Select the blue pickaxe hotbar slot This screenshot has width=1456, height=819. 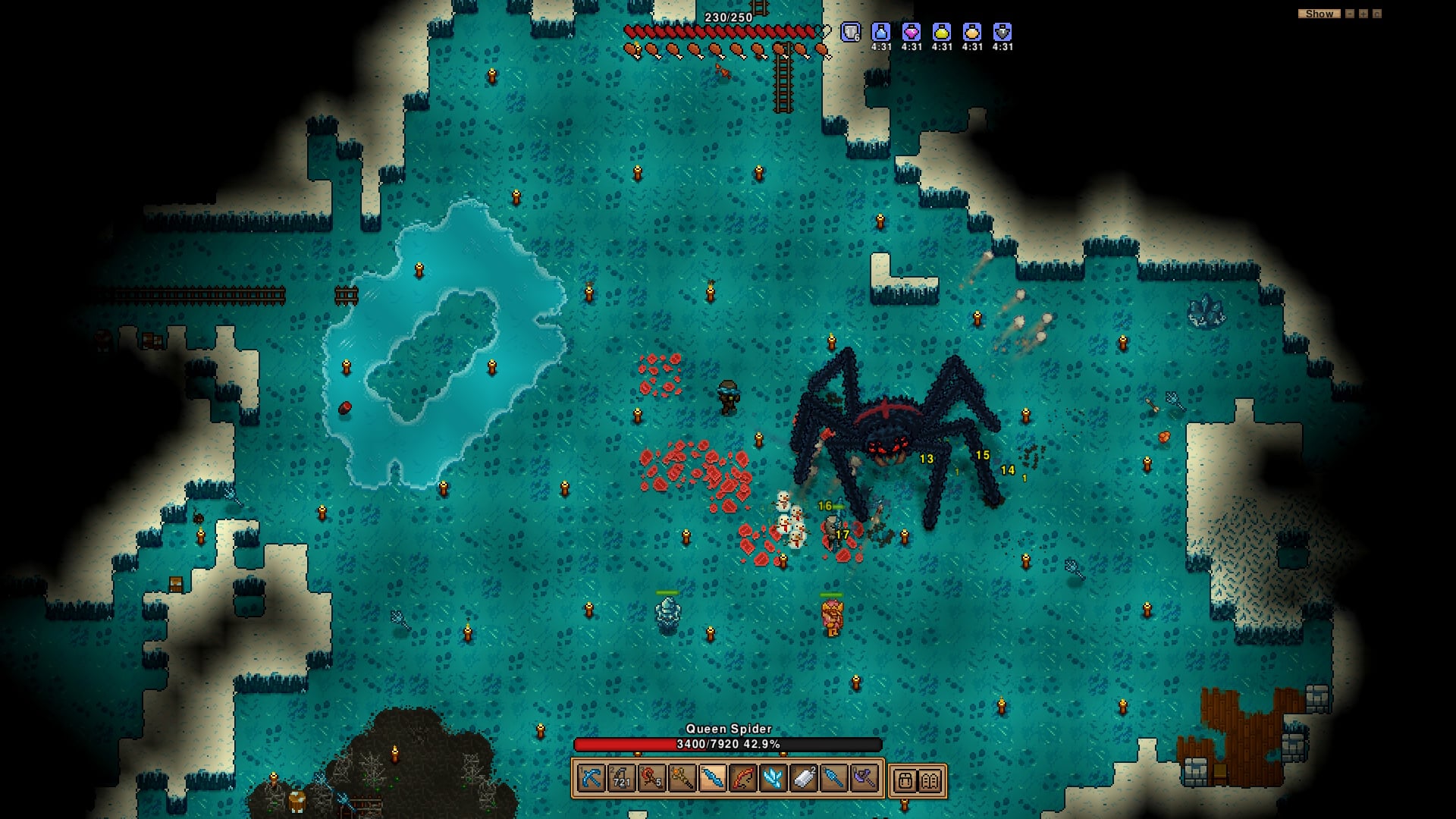tap(591, 779)
